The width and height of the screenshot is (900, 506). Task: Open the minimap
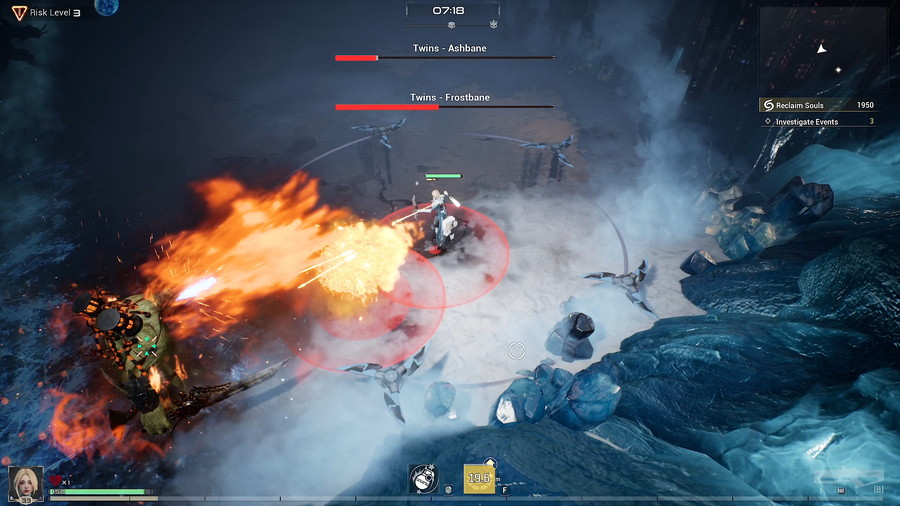[x=822, y=50]
